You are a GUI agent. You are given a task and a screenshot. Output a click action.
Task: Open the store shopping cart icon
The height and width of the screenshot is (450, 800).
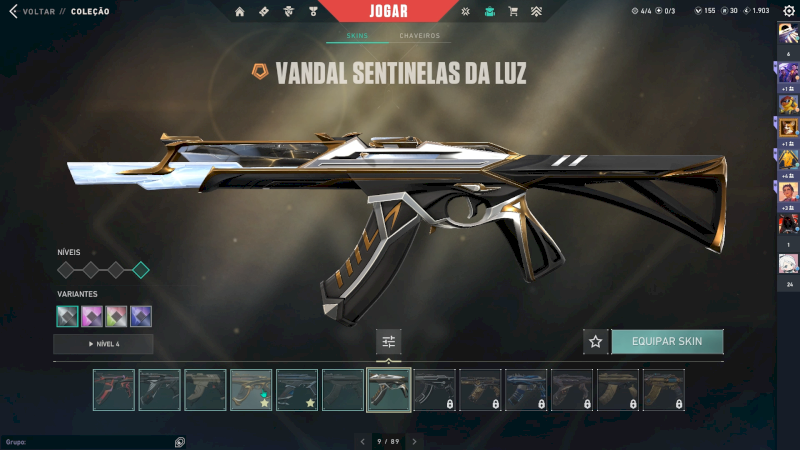click(x=513, y=11)
